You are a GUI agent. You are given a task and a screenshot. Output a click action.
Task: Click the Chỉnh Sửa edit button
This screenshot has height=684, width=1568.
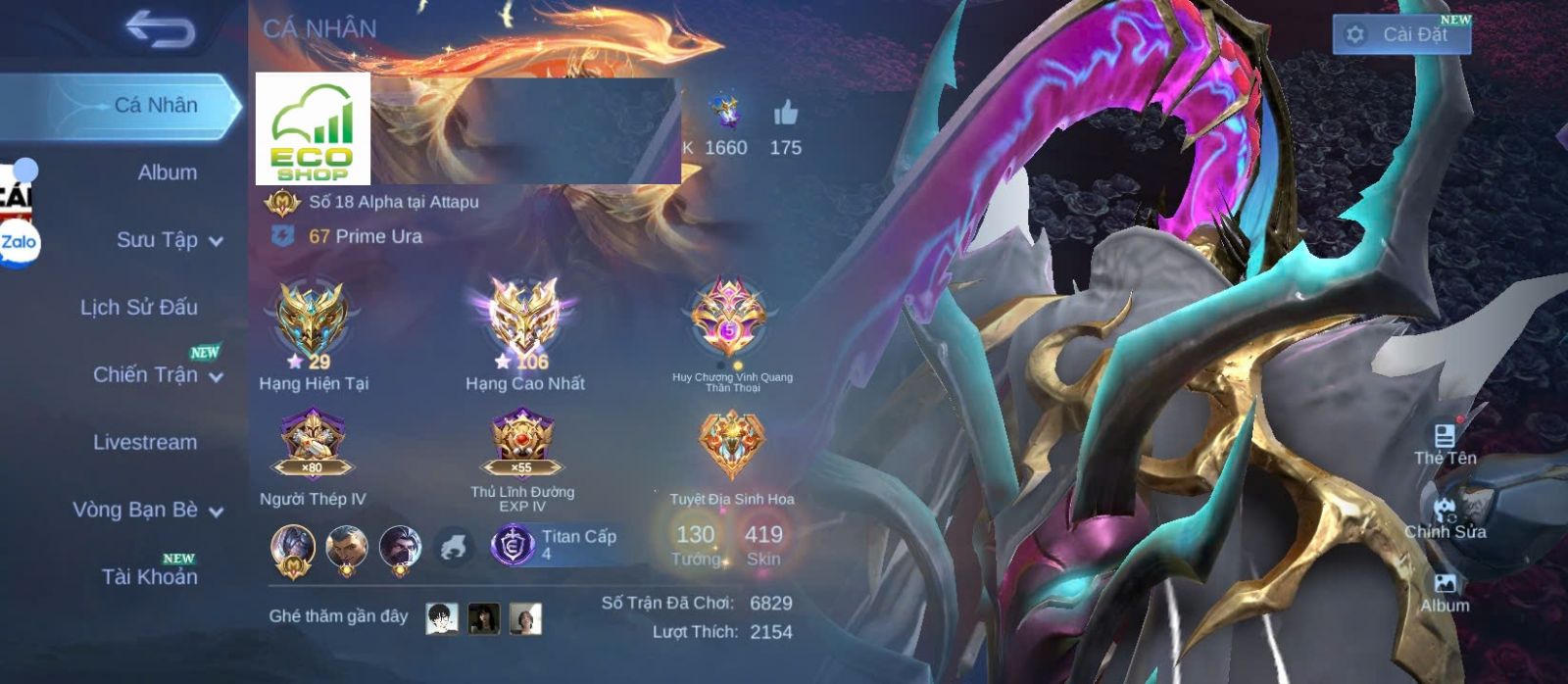[1445, 517]
